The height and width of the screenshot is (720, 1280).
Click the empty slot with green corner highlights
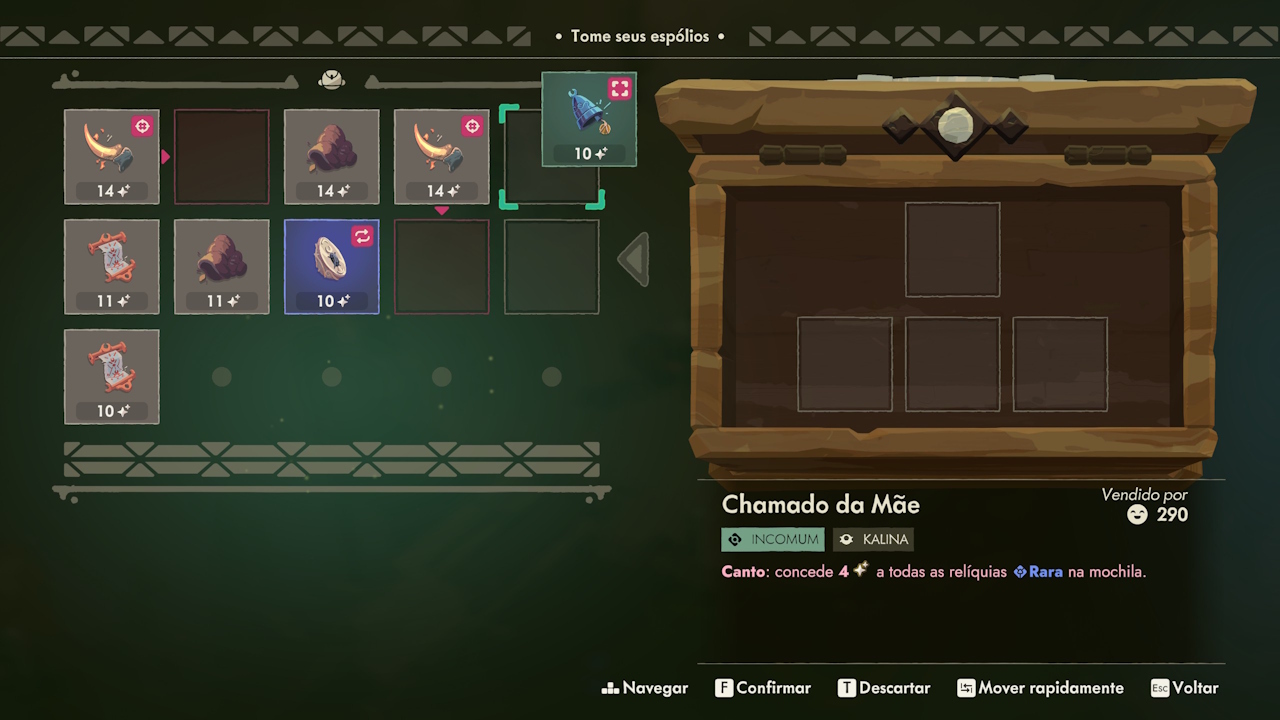[551, 157]
